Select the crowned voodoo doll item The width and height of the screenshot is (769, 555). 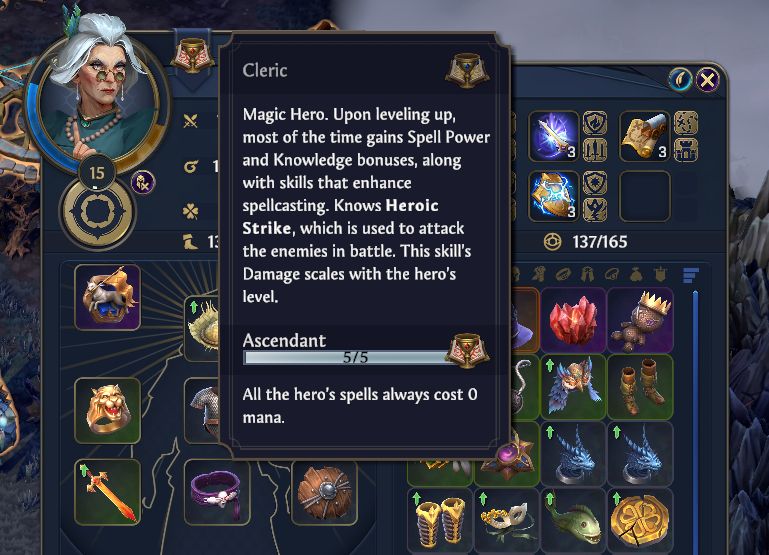point(639,320)
